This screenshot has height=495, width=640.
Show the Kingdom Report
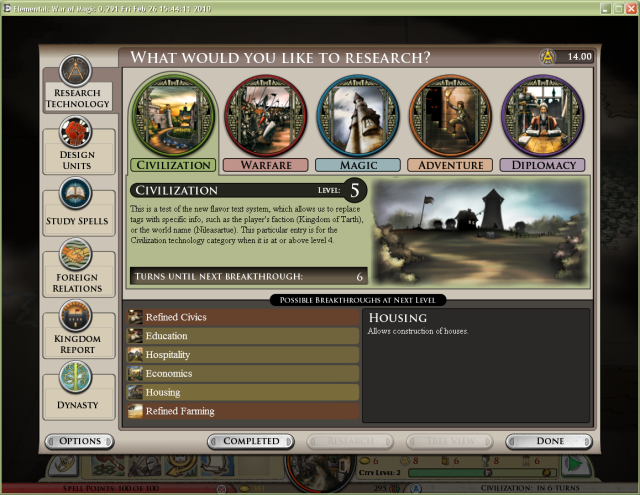(x=78, y=332)
